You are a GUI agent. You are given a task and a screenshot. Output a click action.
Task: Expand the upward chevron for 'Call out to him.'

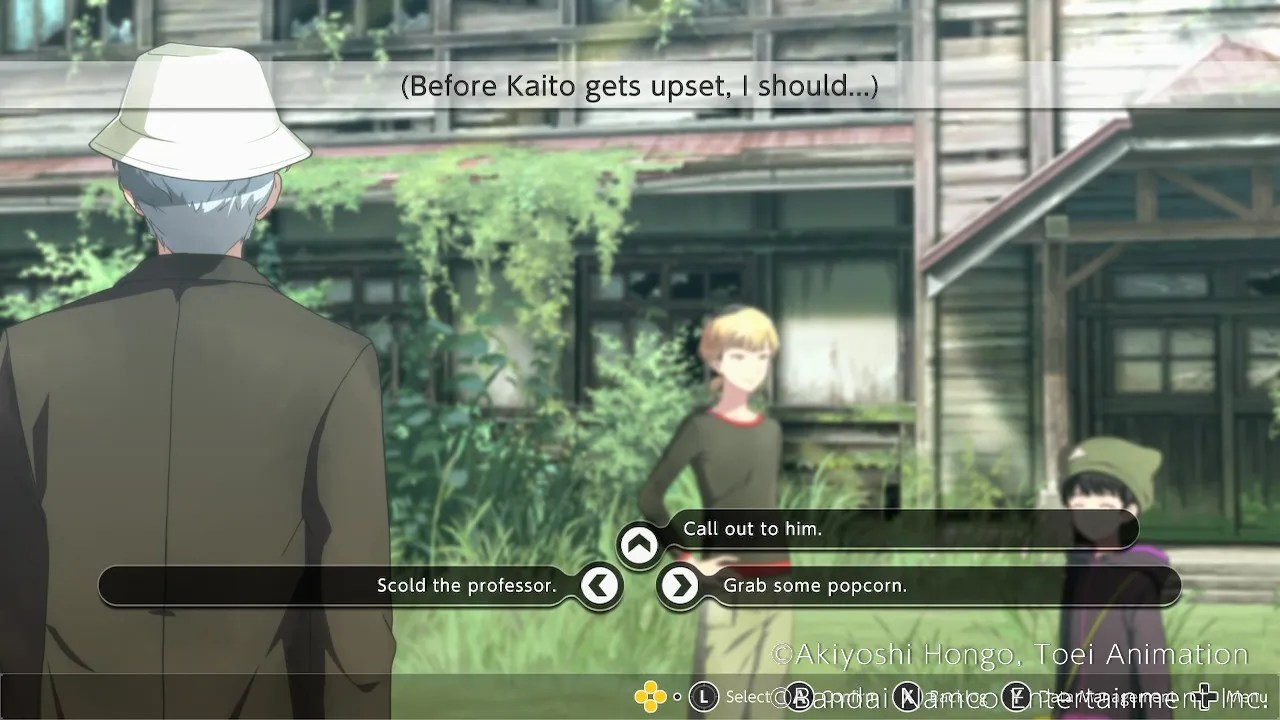pos(640,545)
